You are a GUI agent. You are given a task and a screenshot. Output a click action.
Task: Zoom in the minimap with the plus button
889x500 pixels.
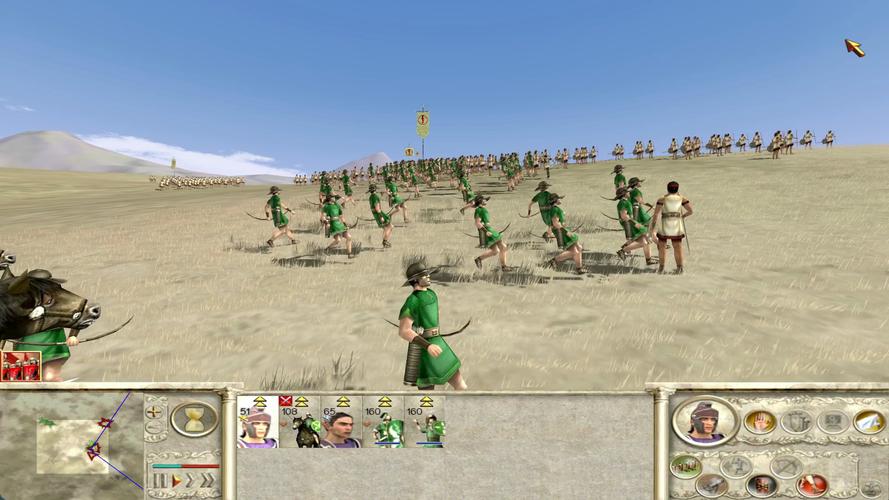click(155, 411)
